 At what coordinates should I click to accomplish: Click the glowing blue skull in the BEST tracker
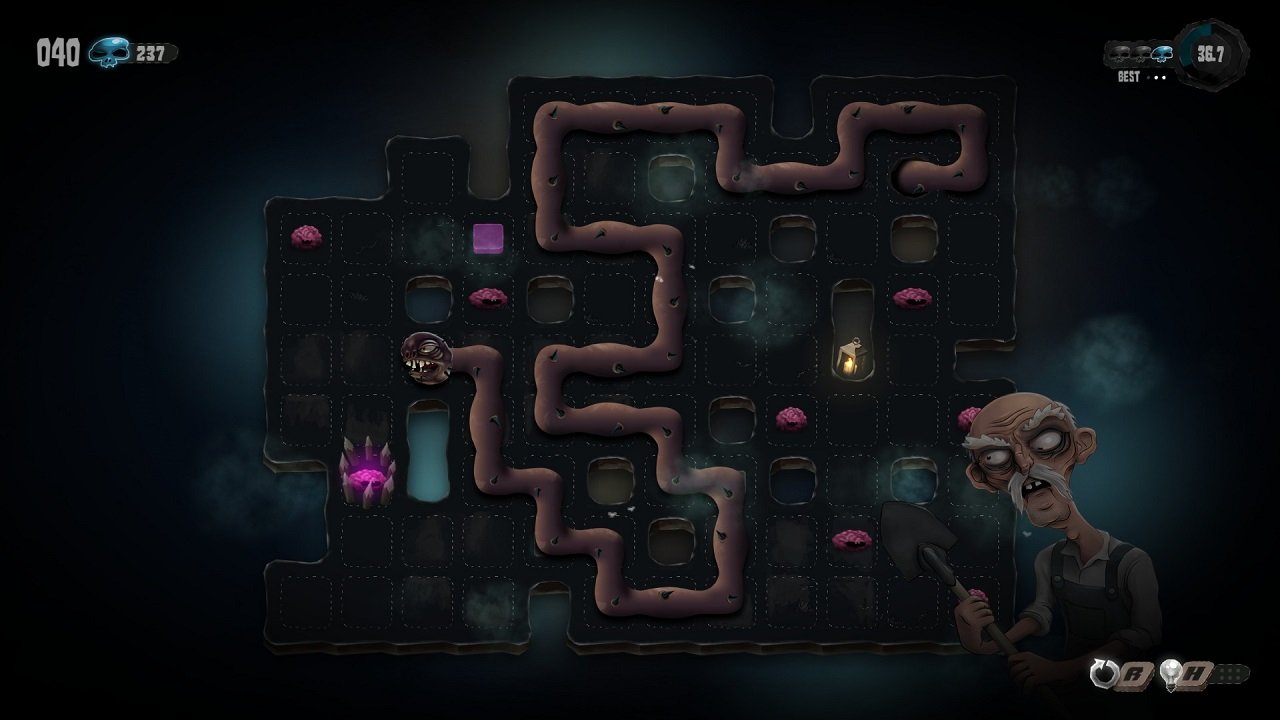coord(1162,53)
